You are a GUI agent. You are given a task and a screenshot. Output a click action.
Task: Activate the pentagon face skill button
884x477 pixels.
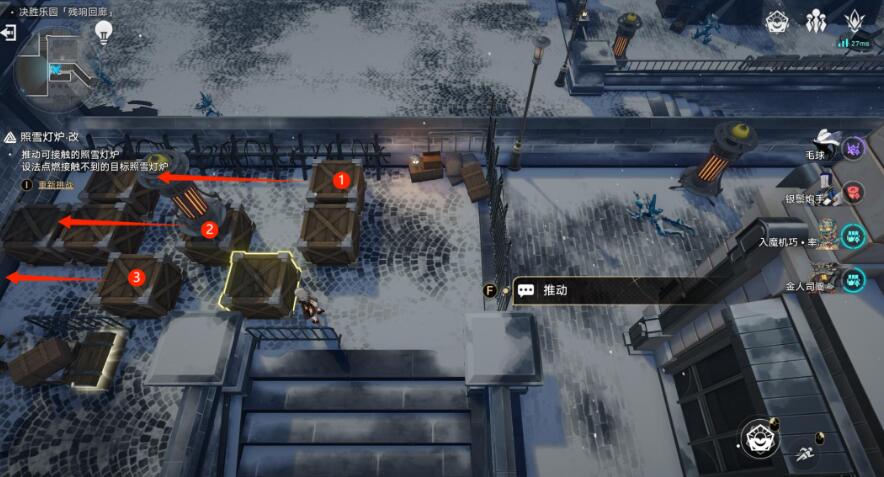tap(759, 438)
